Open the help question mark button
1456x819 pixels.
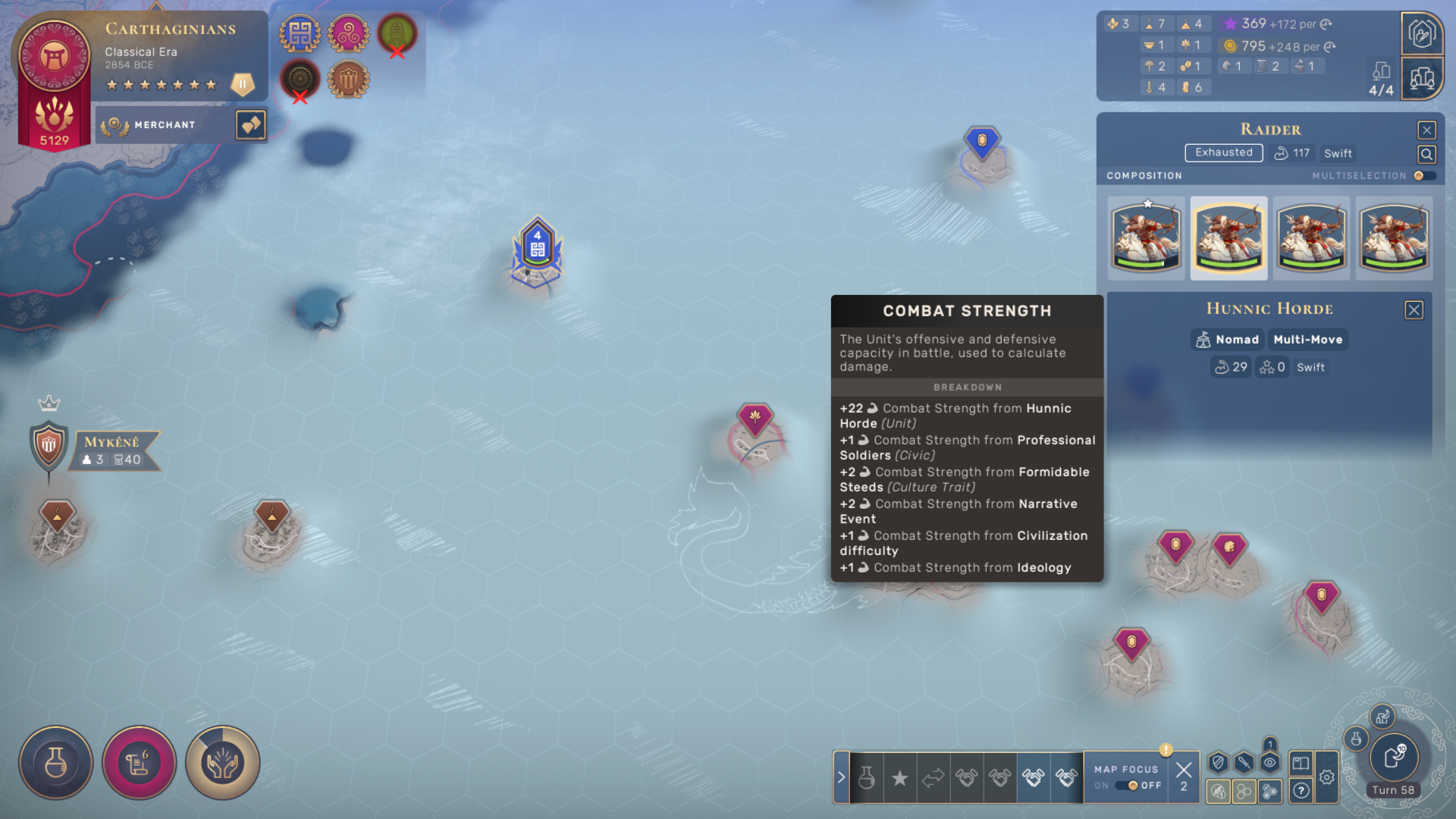coord(1301,791)
